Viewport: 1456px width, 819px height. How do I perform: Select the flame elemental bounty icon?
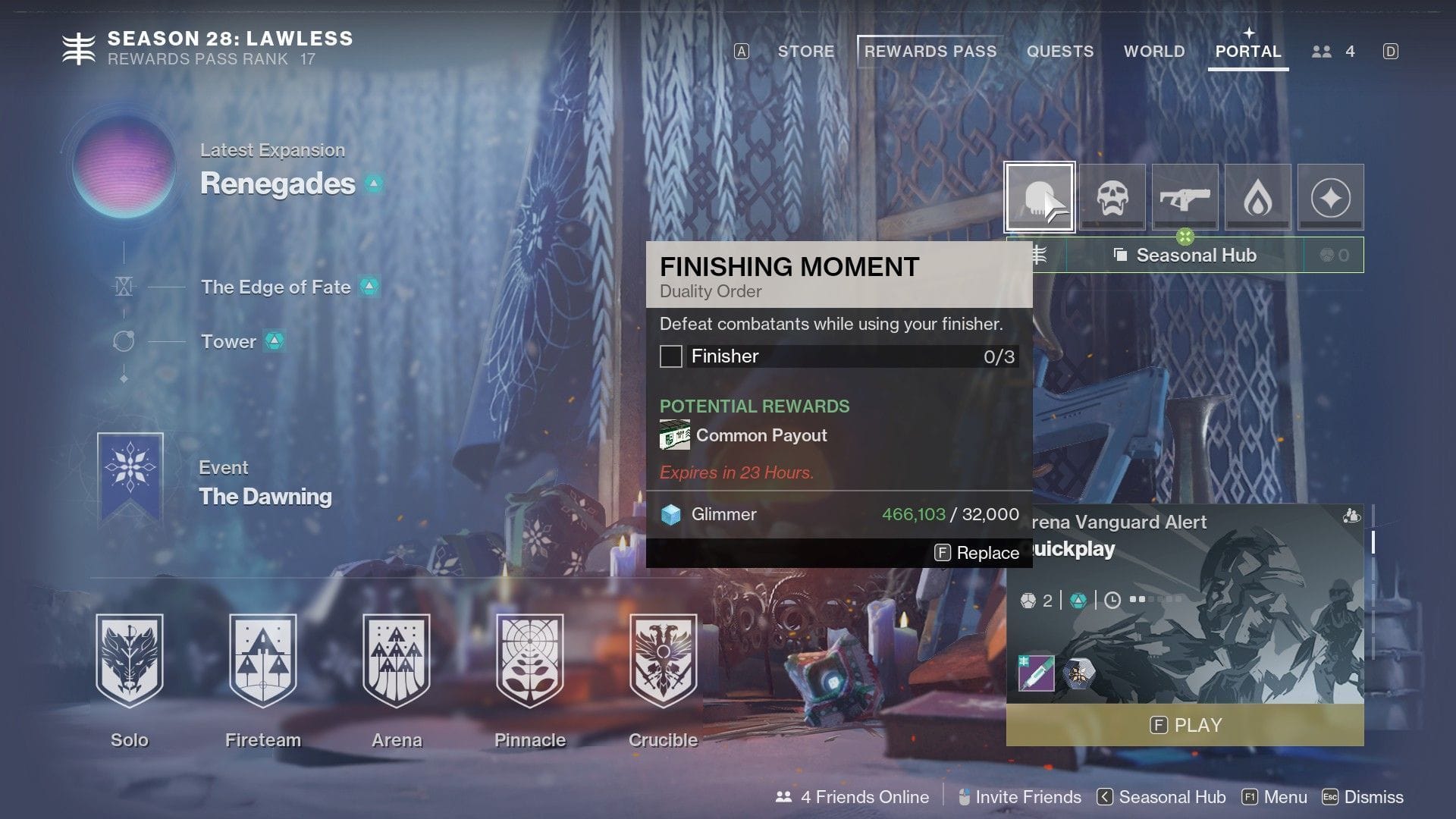[1257, 196]
